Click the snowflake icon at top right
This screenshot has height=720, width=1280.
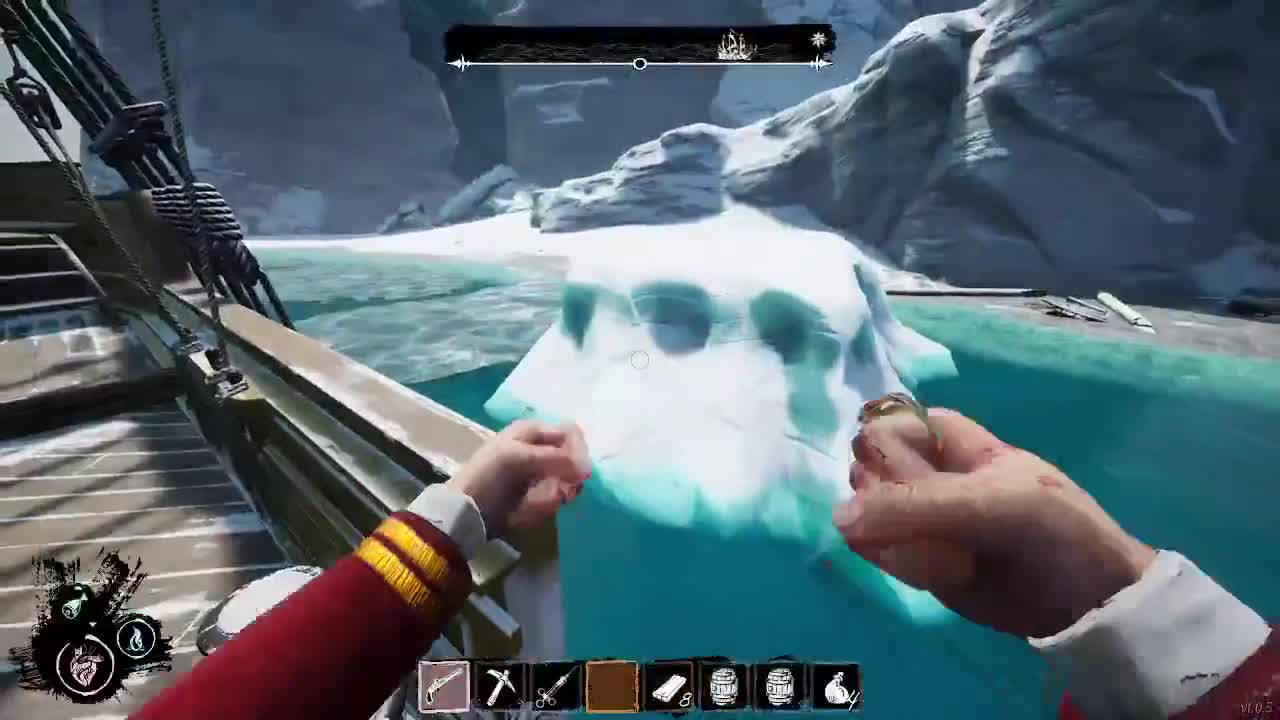coord(817,39)
